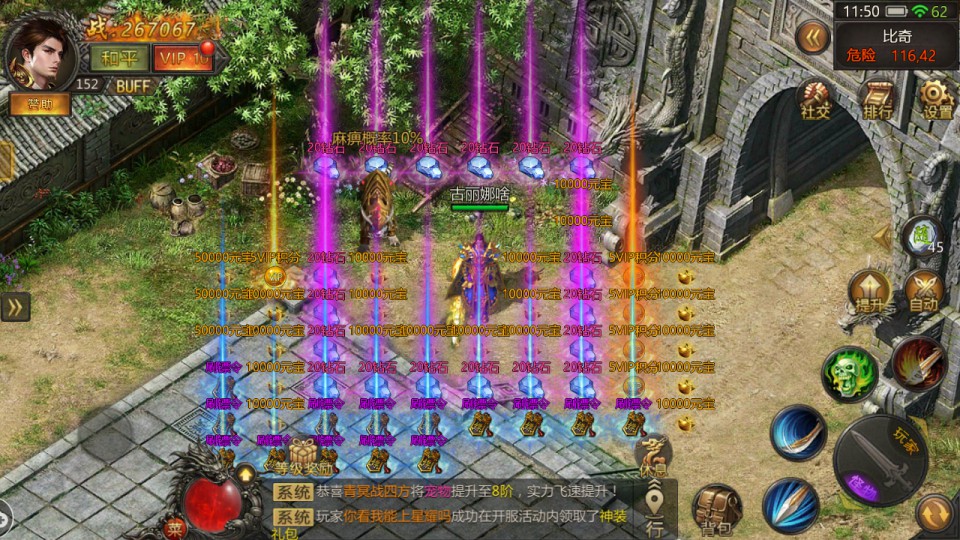Open the 背包 backpack inventory
This screenshot has width=960, height=540.
716,507
